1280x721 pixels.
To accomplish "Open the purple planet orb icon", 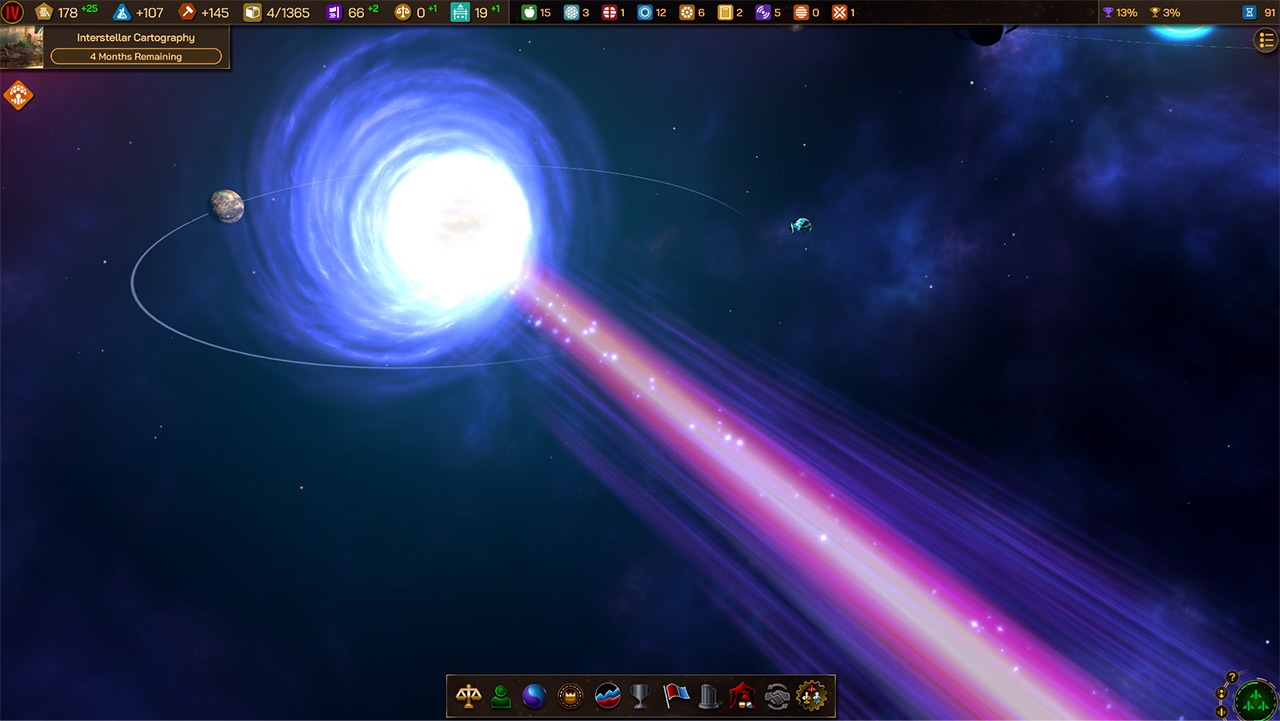I will (535, 696).
